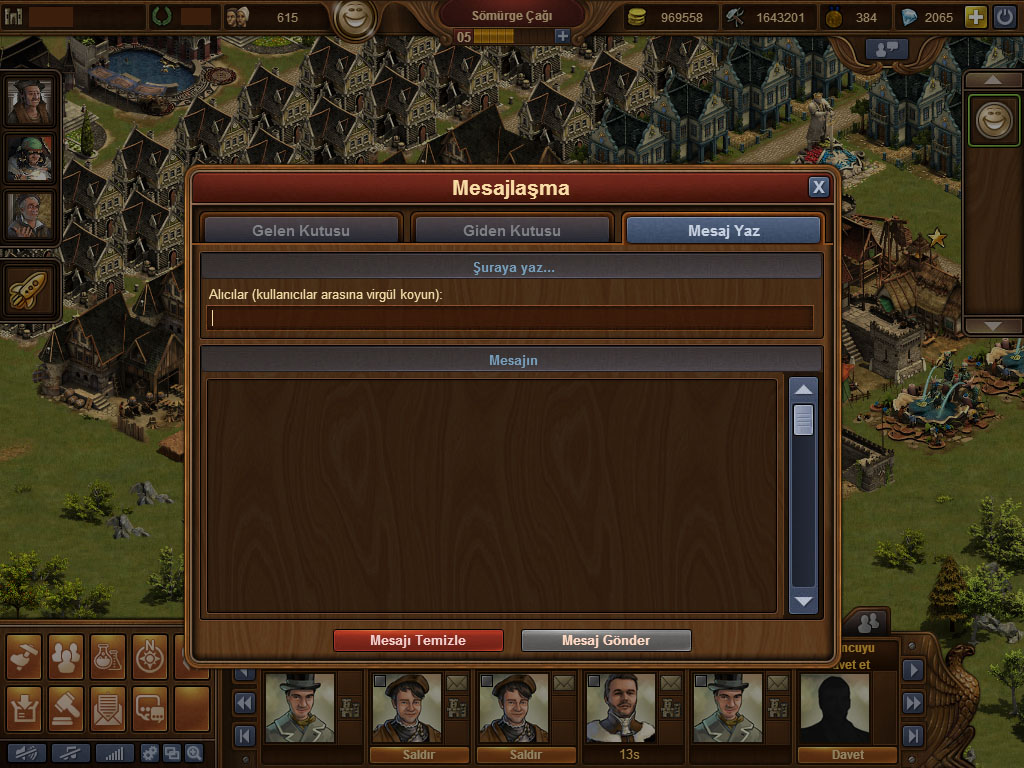Rewind the player list with double-left arrow
The width and height of the screenshot is (1024, 768).
(245, 703)
